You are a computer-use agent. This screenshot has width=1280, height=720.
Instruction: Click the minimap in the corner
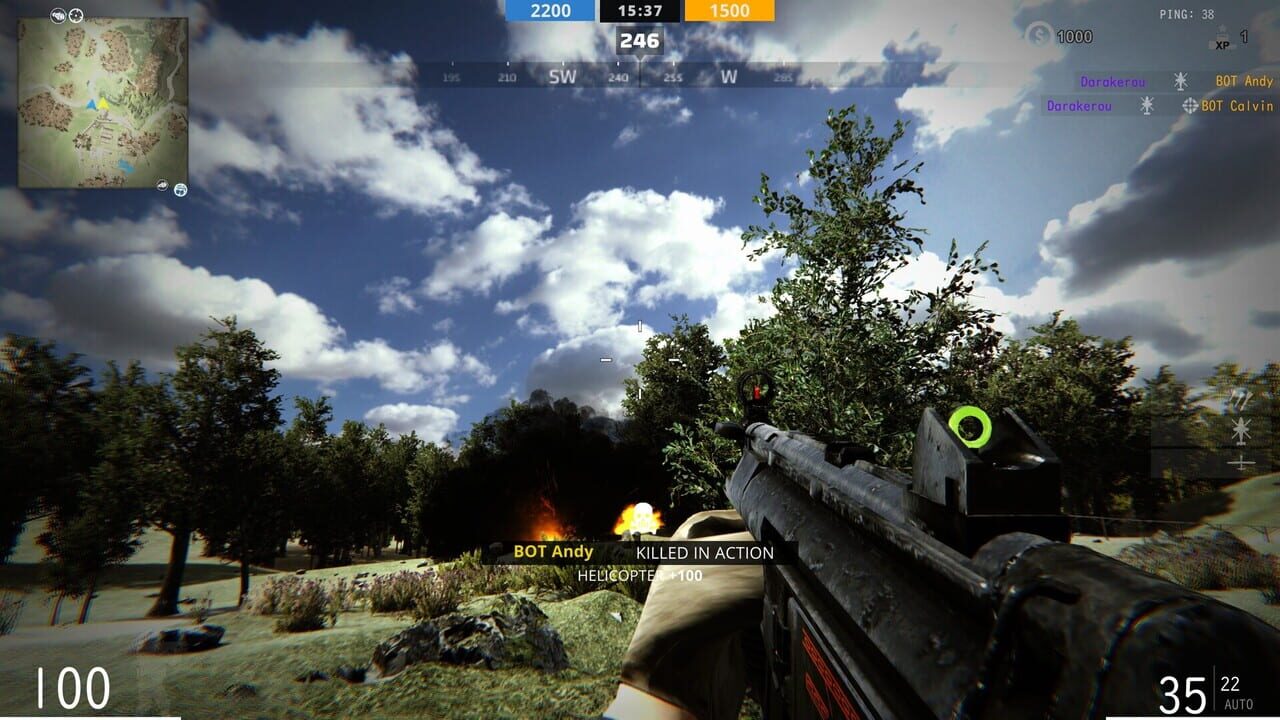(103, 102)
